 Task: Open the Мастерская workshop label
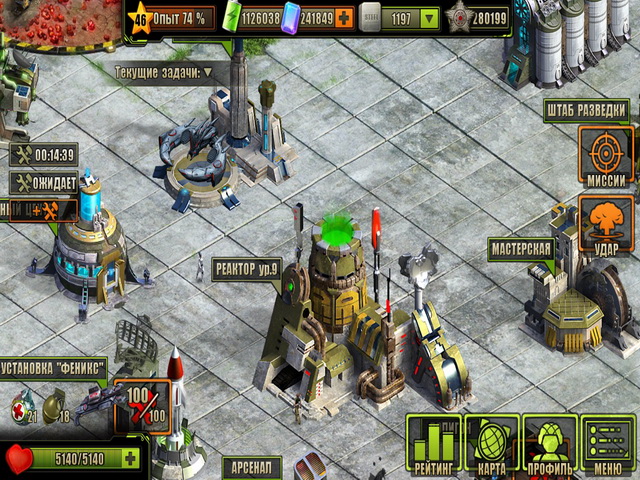[x=520, y=248]
